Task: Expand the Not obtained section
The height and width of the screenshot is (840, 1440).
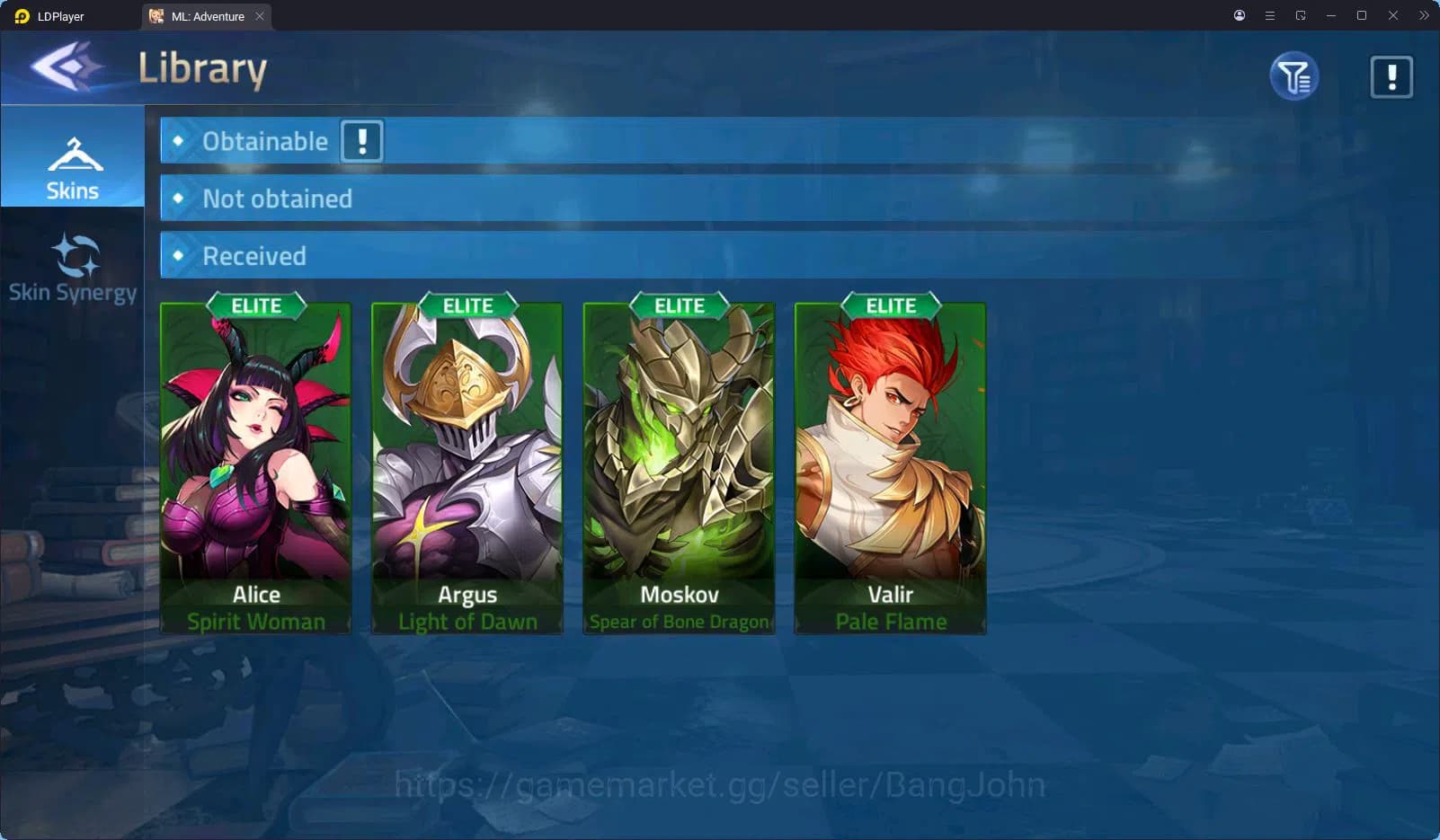Action: click(x=277, y=199)
